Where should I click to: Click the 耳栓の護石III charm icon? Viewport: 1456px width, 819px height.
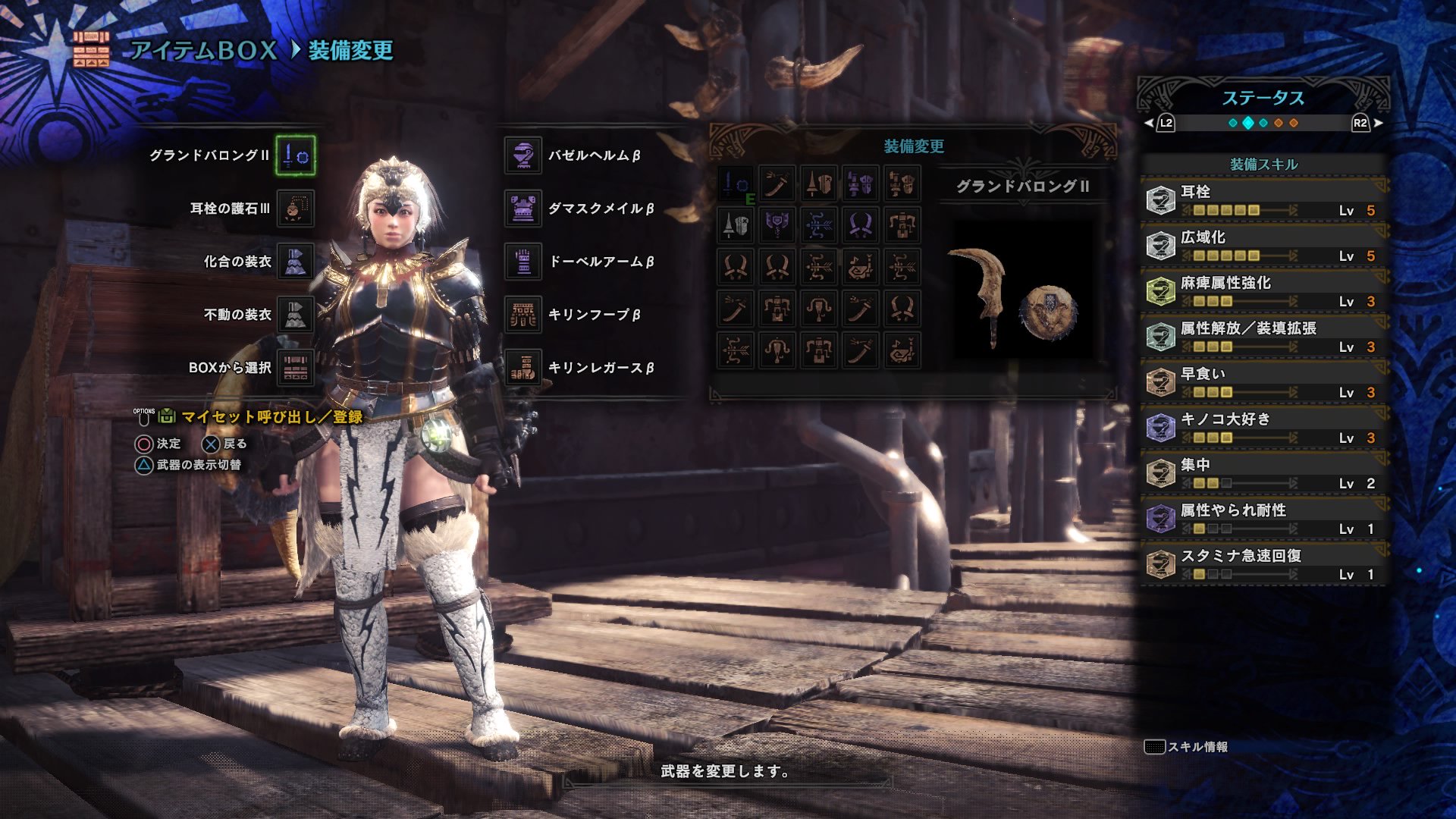[x=296, y=209]
